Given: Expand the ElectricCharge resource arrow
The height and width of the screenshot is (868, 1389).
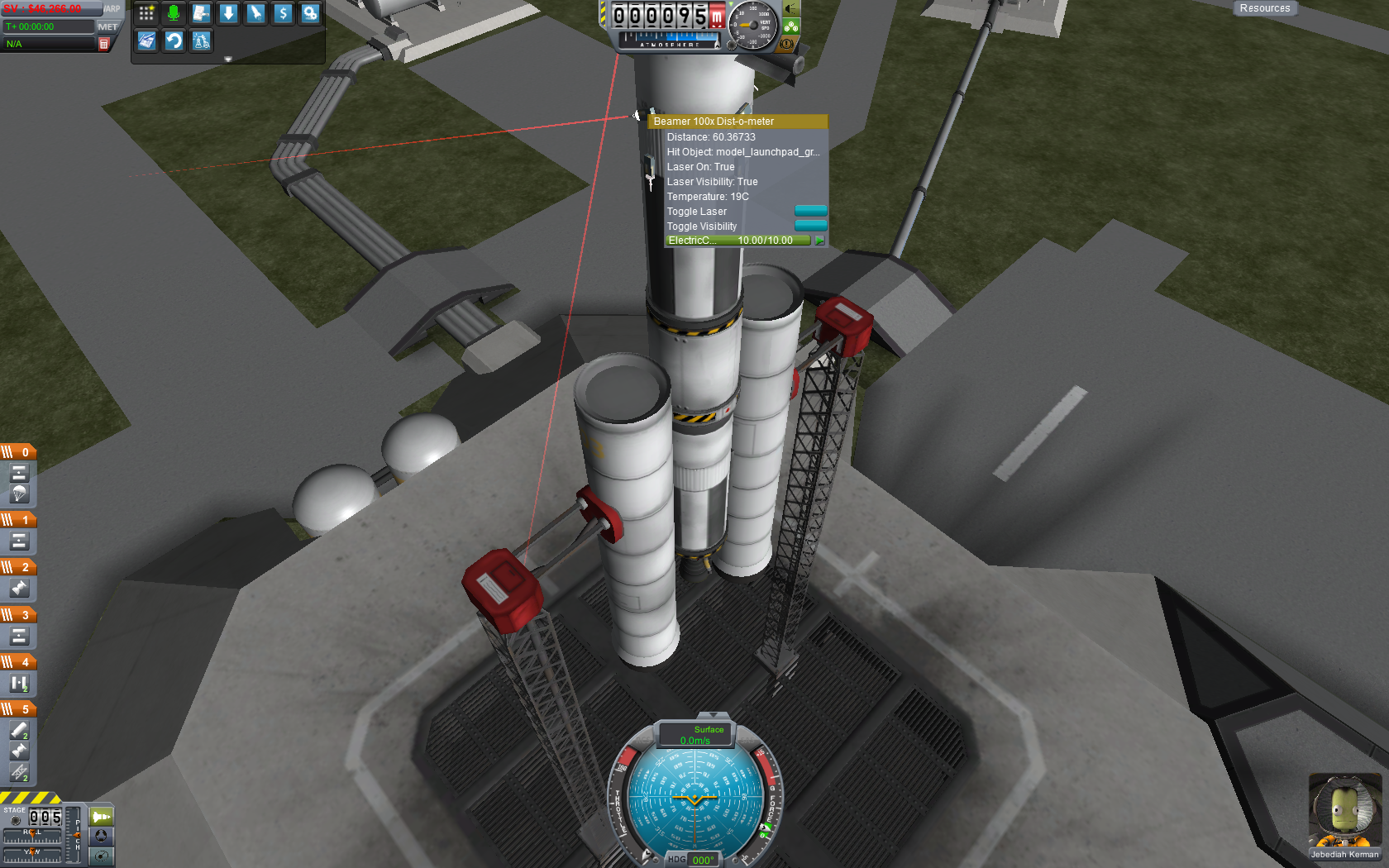Looking at the screenshot, I should point(819,241).
